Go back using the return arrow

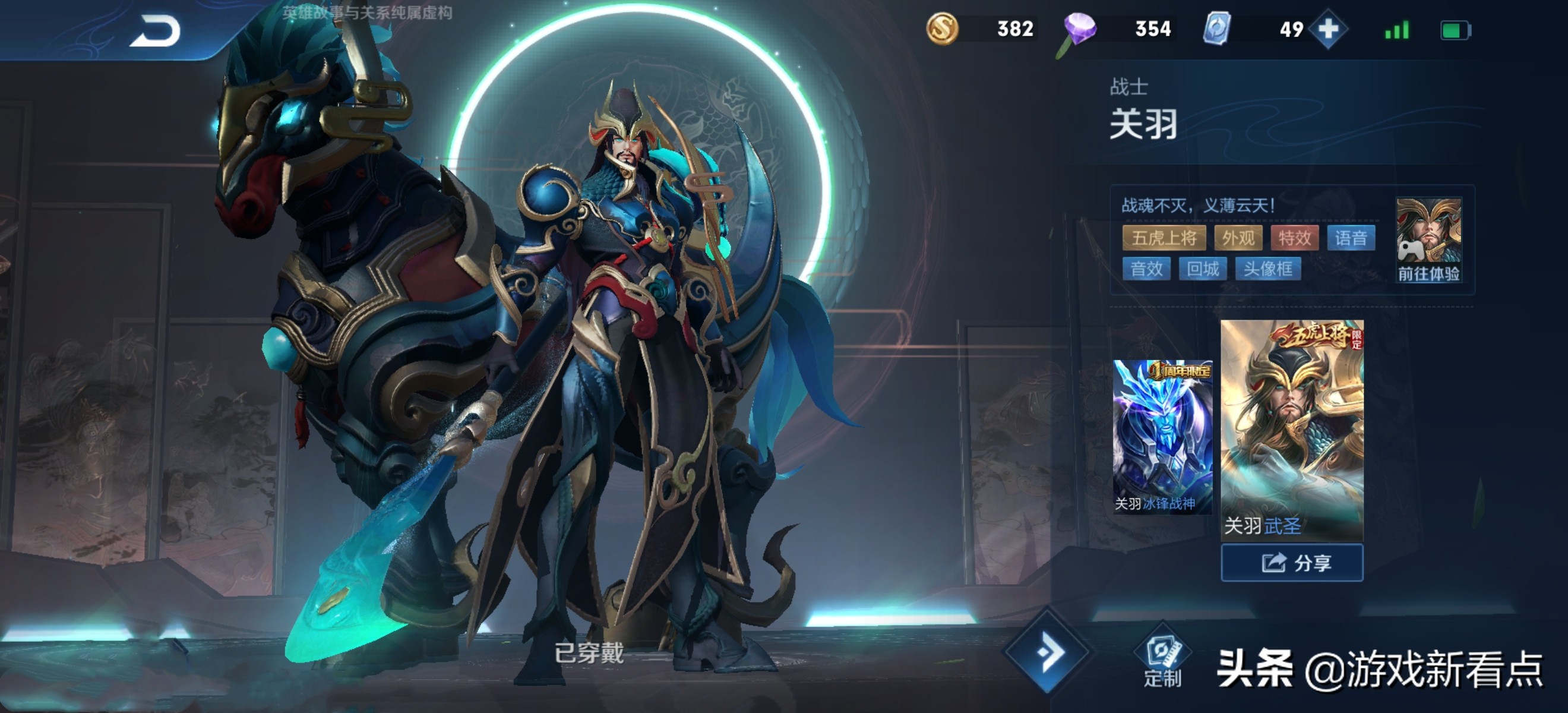(155, 31)
